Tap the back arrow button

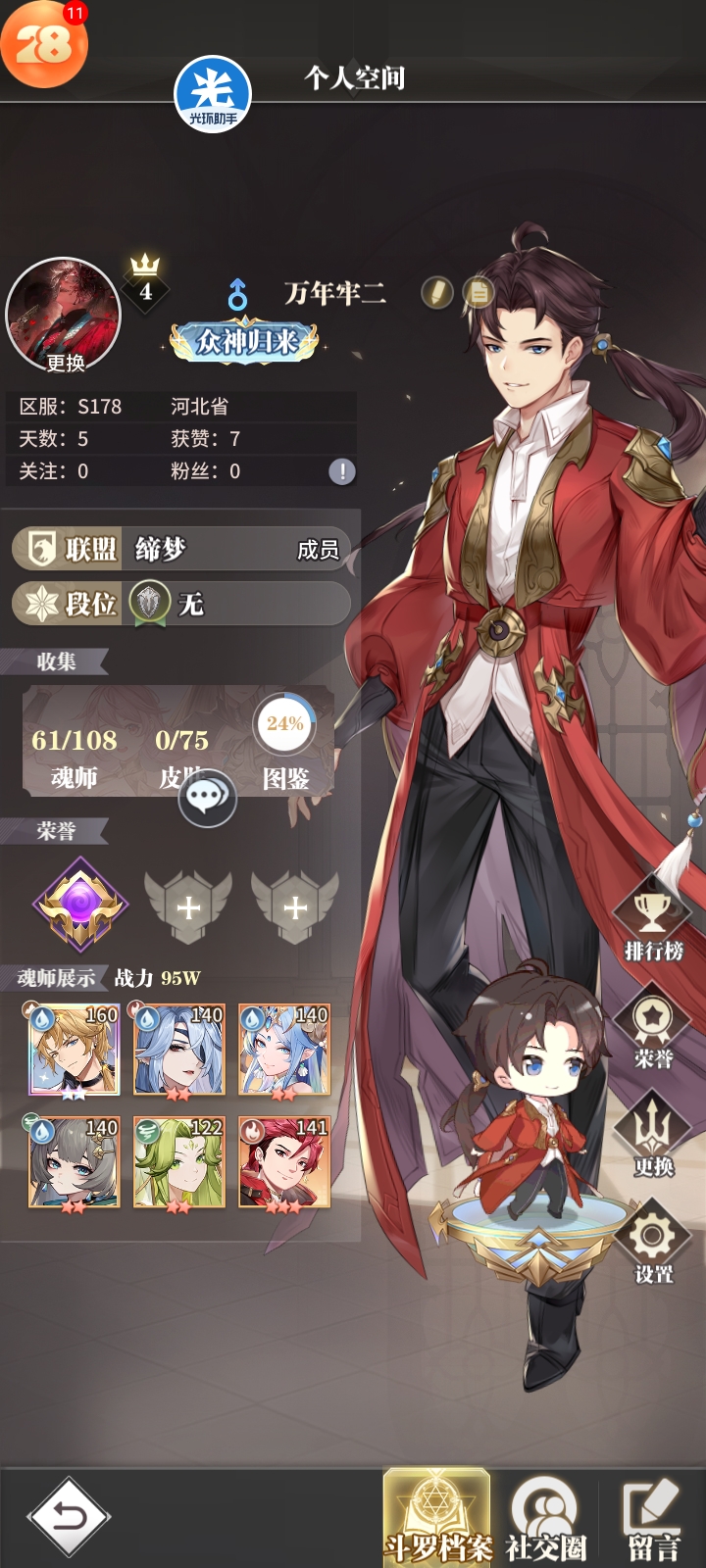[x=69, y=1516]
